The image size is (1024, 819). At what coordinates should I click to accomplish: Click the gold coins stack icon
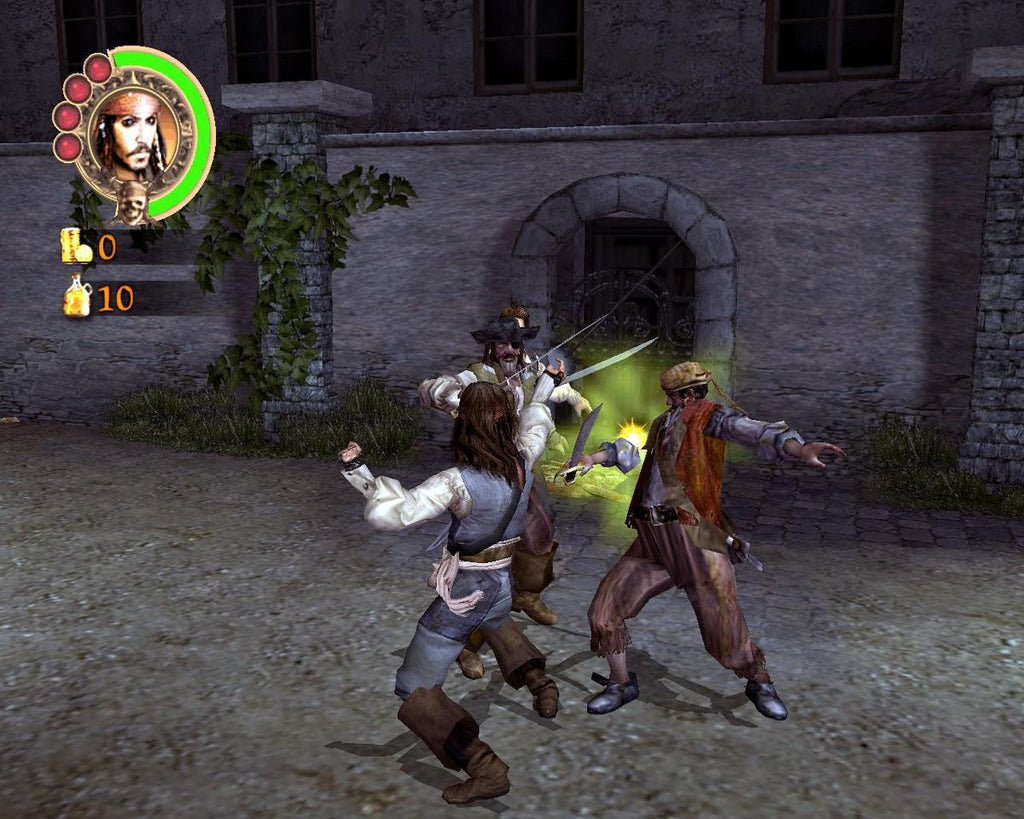tap(75, 246)
